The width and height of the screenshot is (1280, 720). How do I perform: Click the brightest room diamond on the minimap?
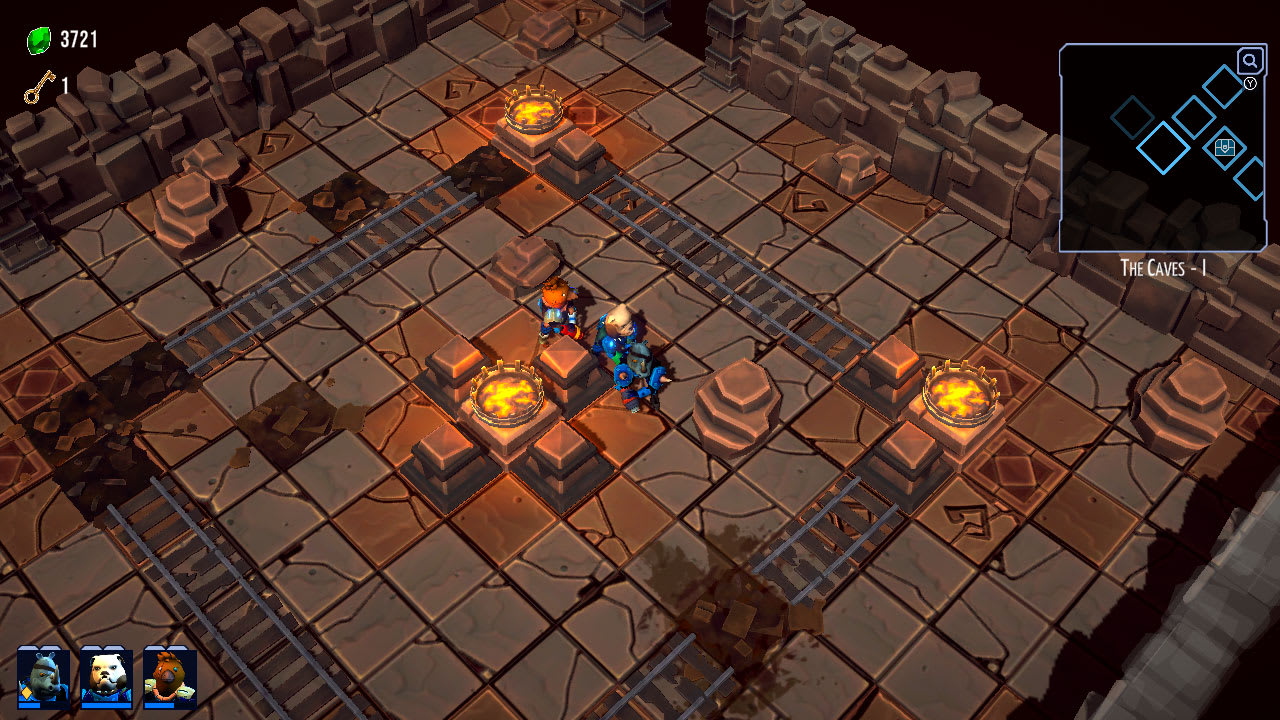pos(1163,148)
